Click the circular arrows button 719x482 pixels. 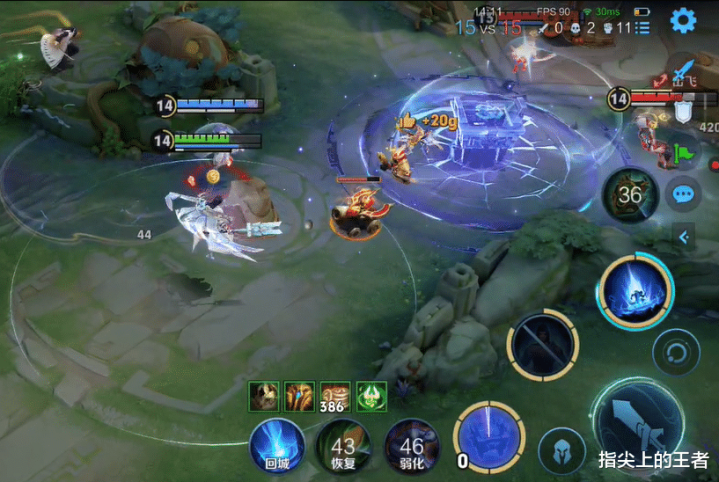[676, 351]
